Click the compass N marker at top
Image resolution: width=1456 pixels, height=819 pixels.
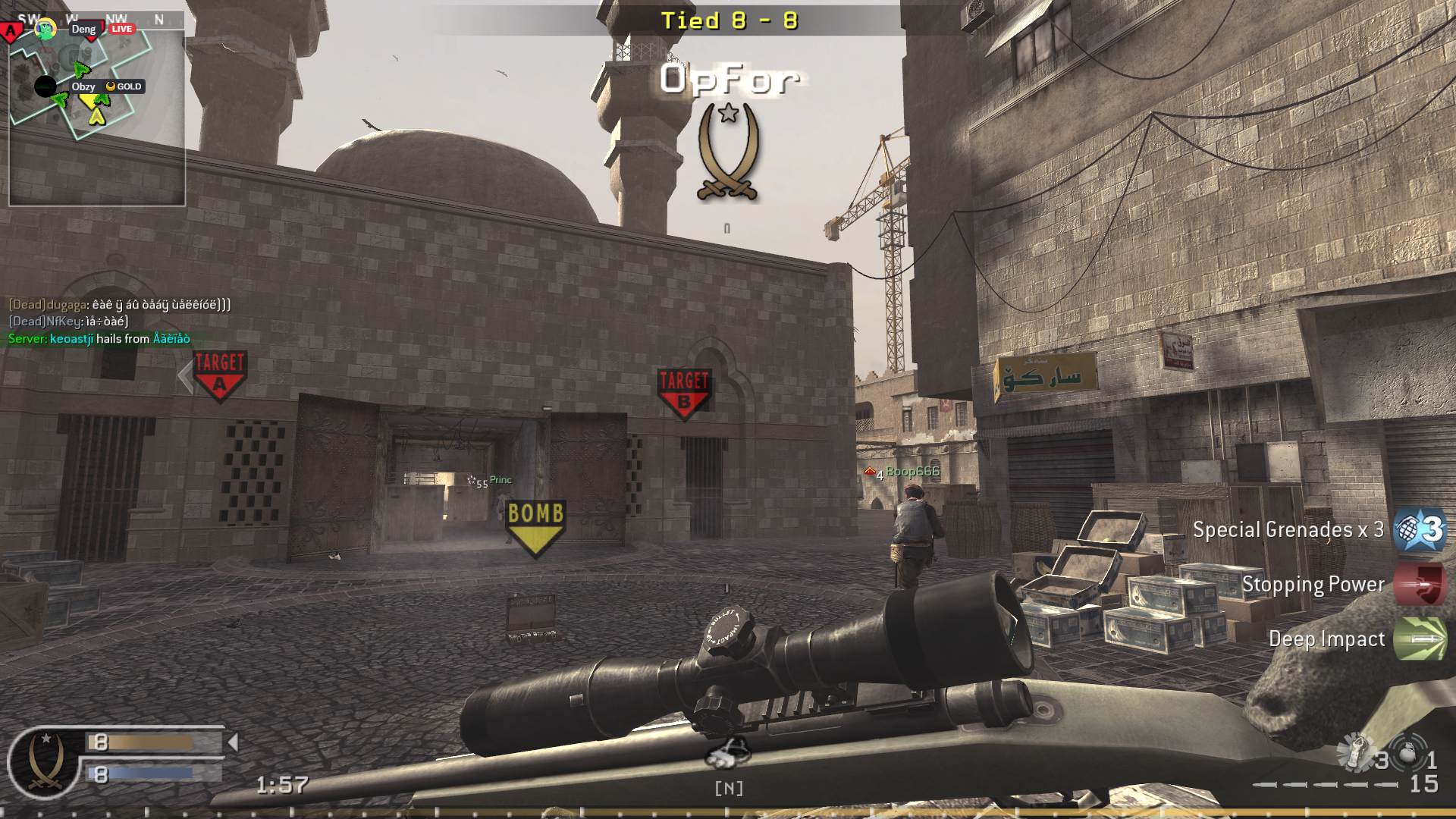158,20
